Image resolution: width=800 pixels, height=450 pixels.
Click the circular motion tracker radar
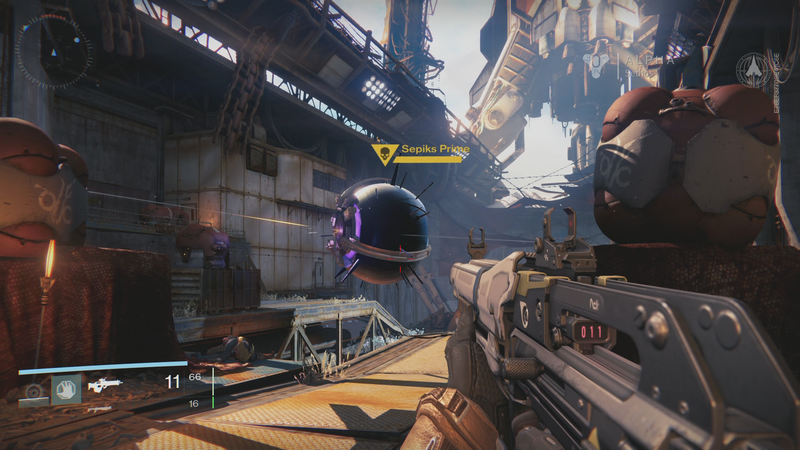55,50
